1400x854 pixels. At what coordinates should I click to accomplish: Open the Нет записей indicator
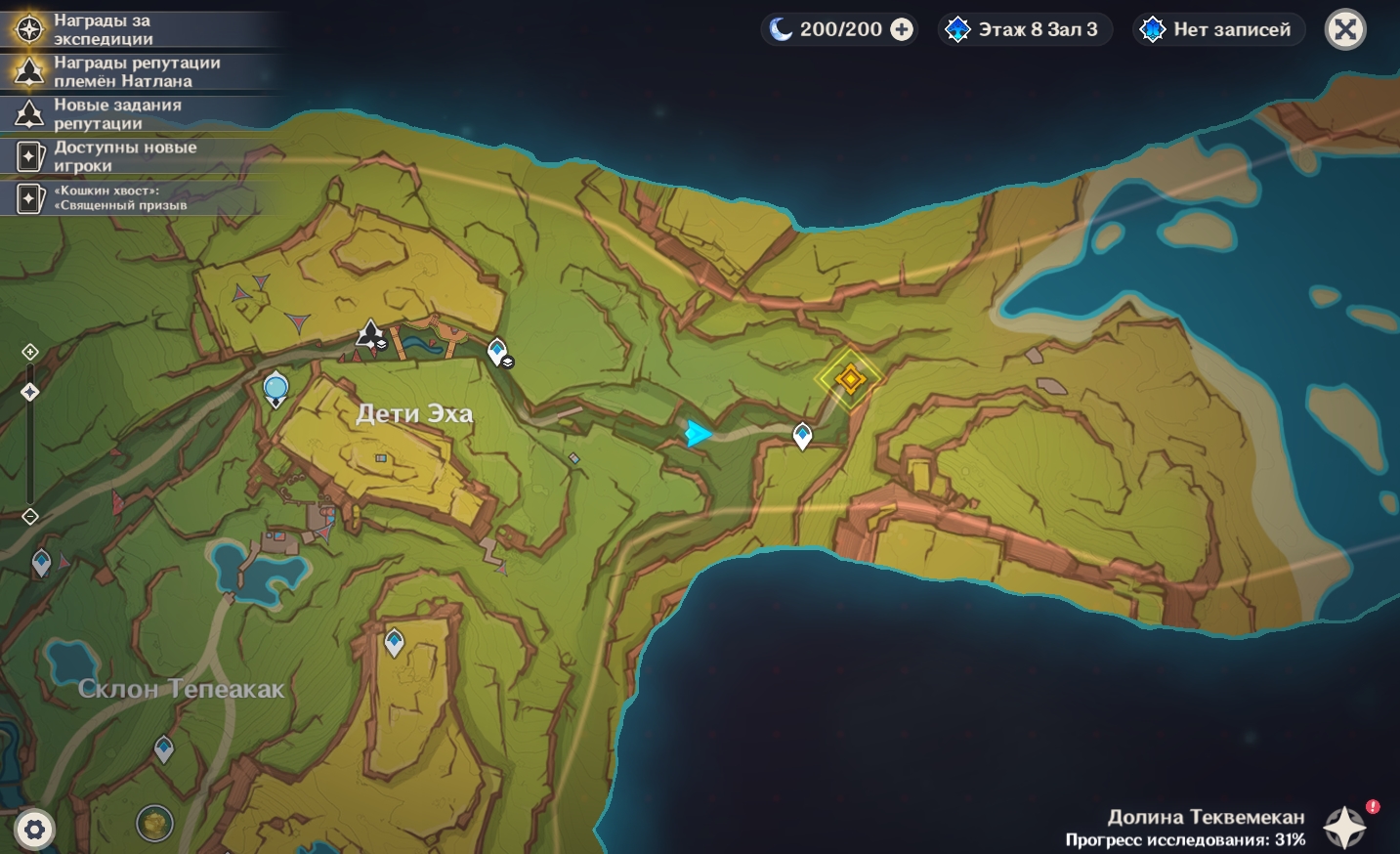1219,30
